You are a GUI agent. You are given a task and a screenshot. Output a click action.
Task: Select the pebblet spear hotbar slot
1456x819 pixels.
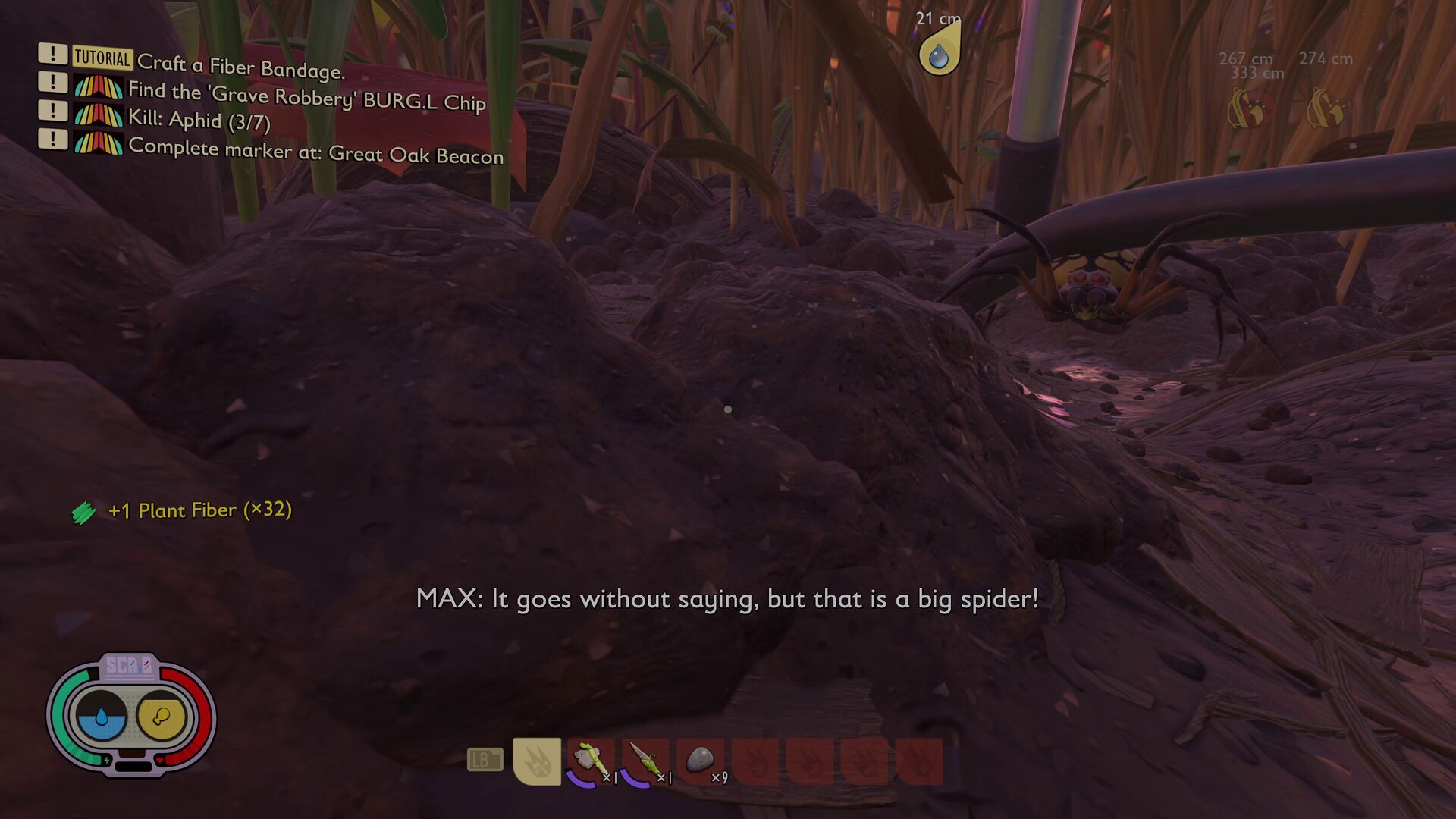click(646, 761)
